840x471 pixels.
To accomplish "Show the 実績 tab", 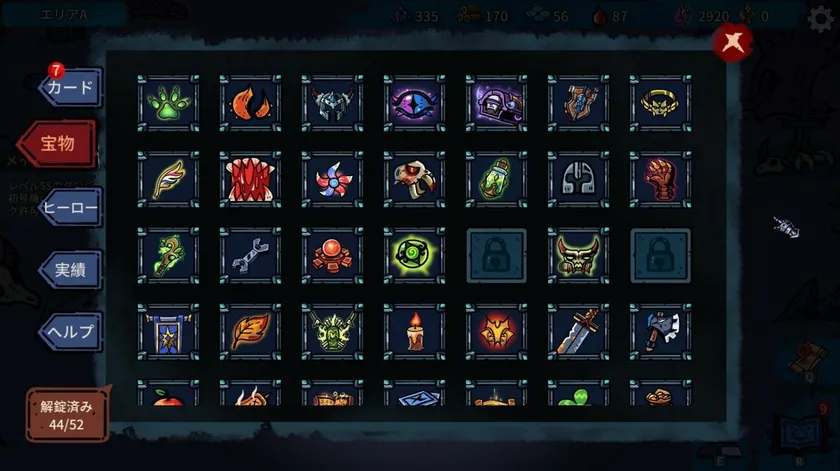I will pos(71,270).
